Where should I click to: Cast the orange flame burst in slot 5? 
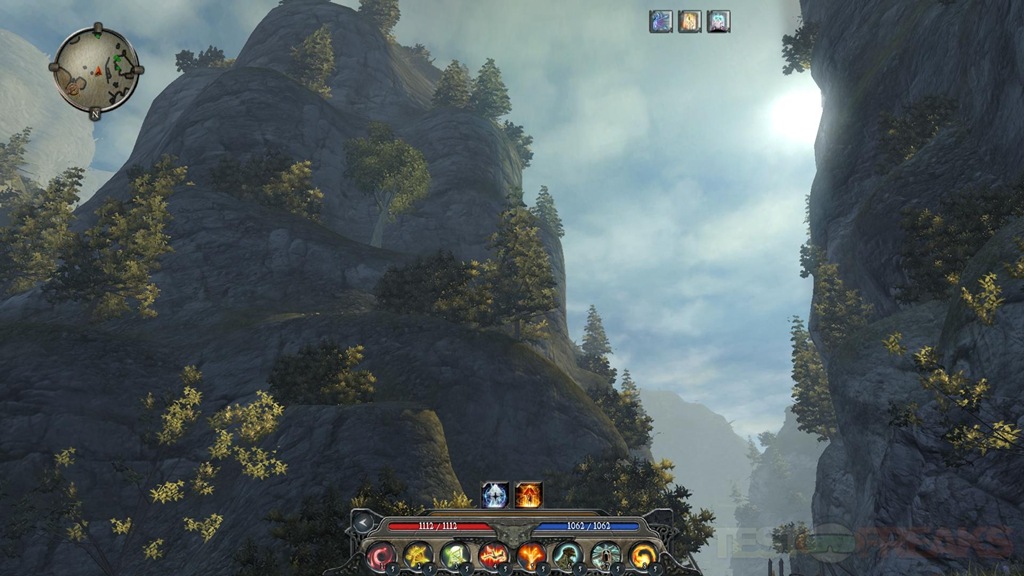(x=531, y=555)
